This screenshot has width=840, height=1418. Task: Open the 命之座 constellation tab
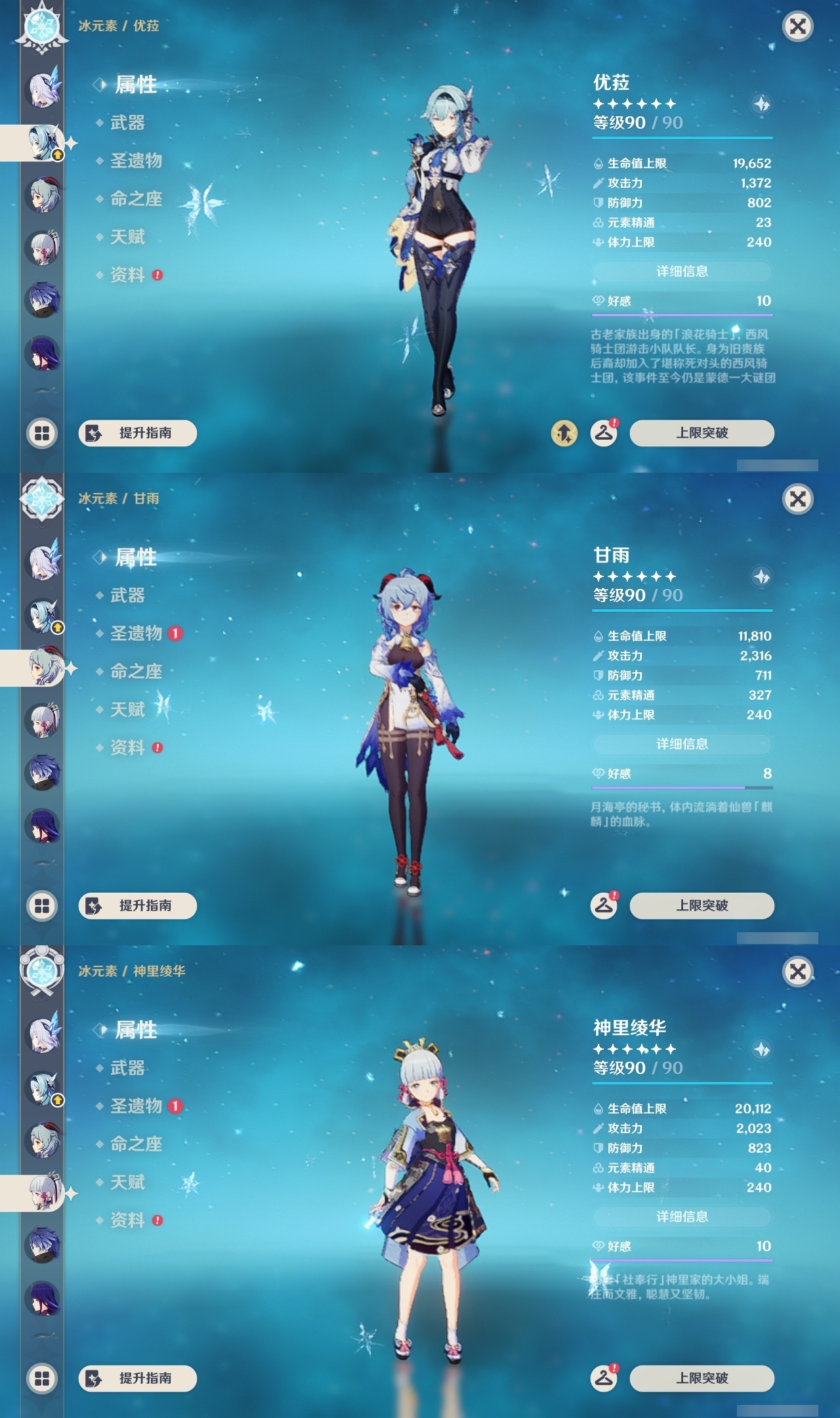pos(135,200)
